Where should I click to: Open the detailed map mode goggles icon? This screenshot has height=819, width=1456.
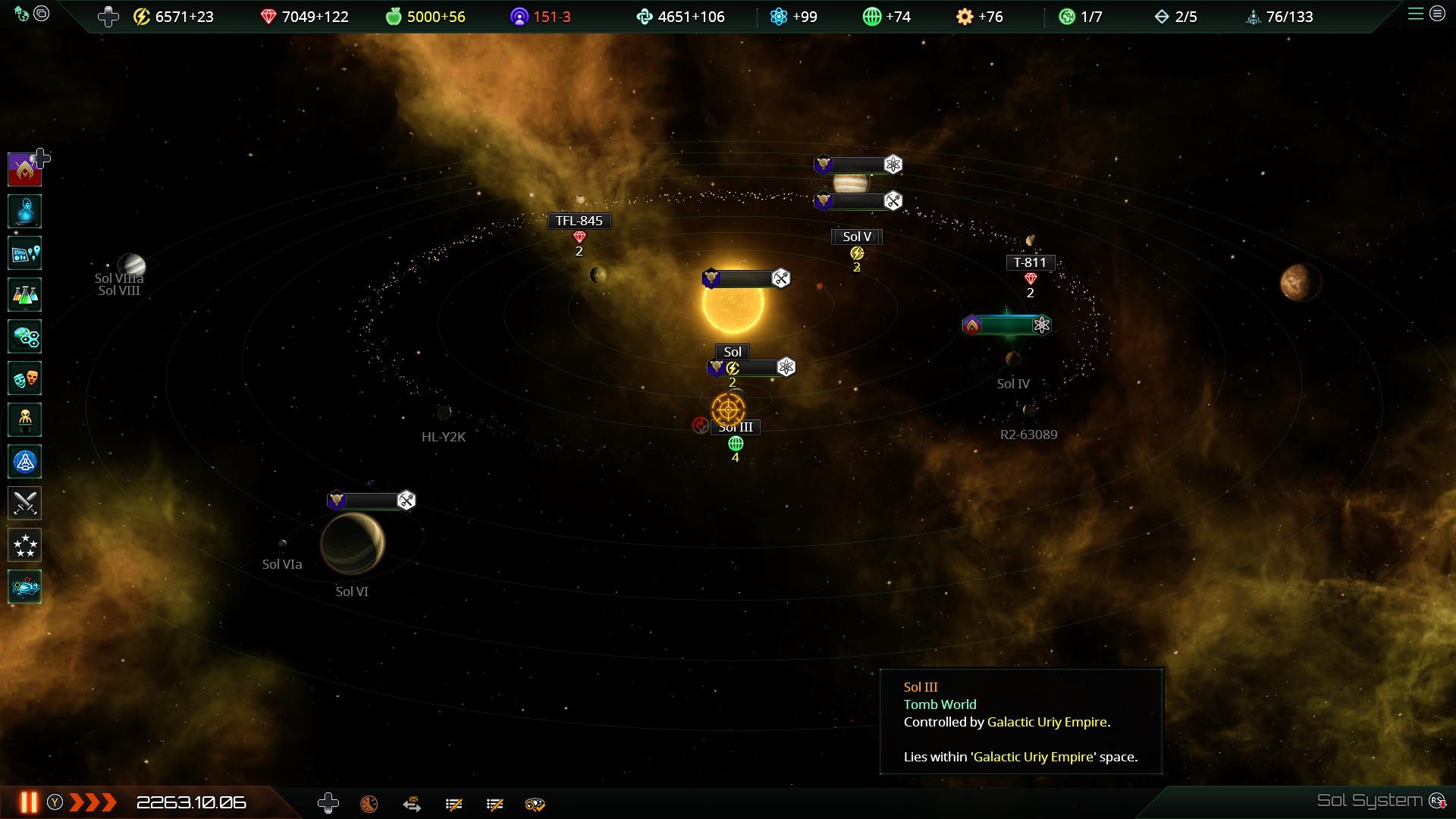coord(535,804)
